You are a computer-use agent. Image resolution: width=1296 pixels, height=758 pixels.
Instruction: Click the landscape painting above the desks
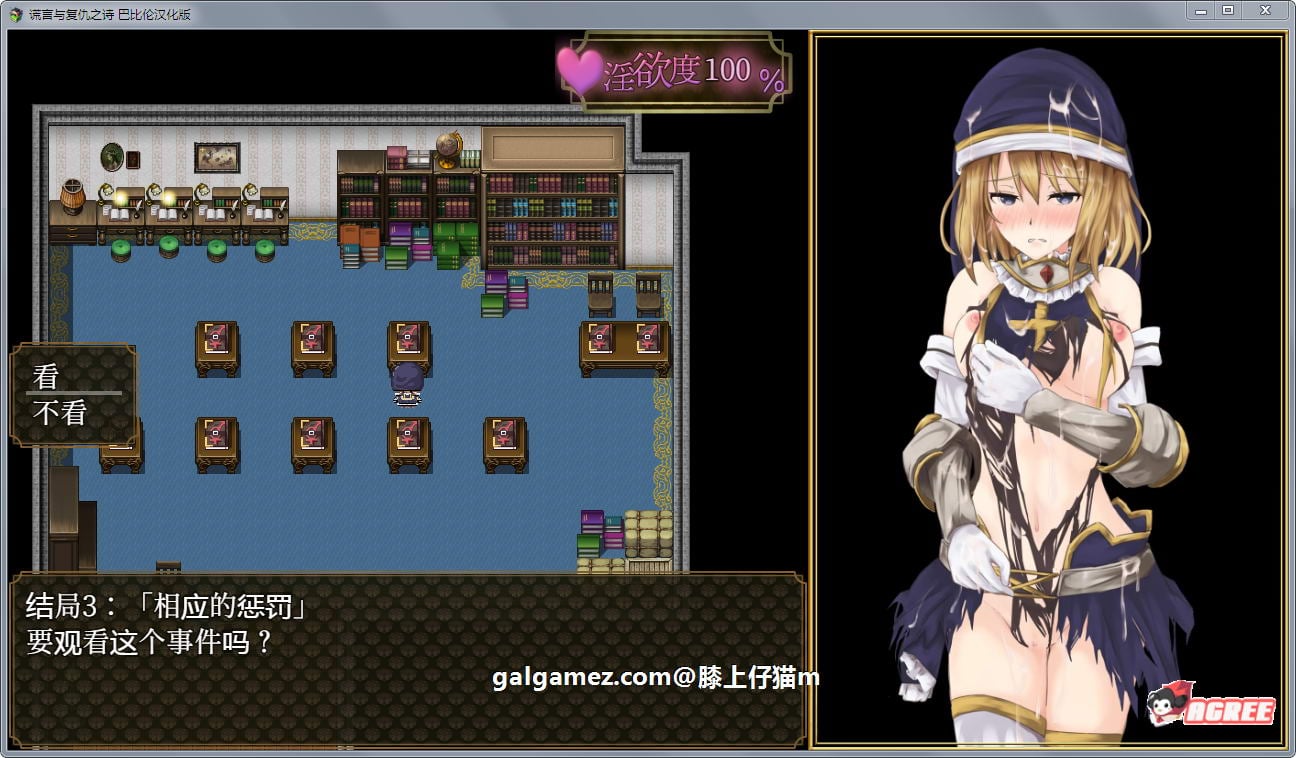(x=218, y=156)
